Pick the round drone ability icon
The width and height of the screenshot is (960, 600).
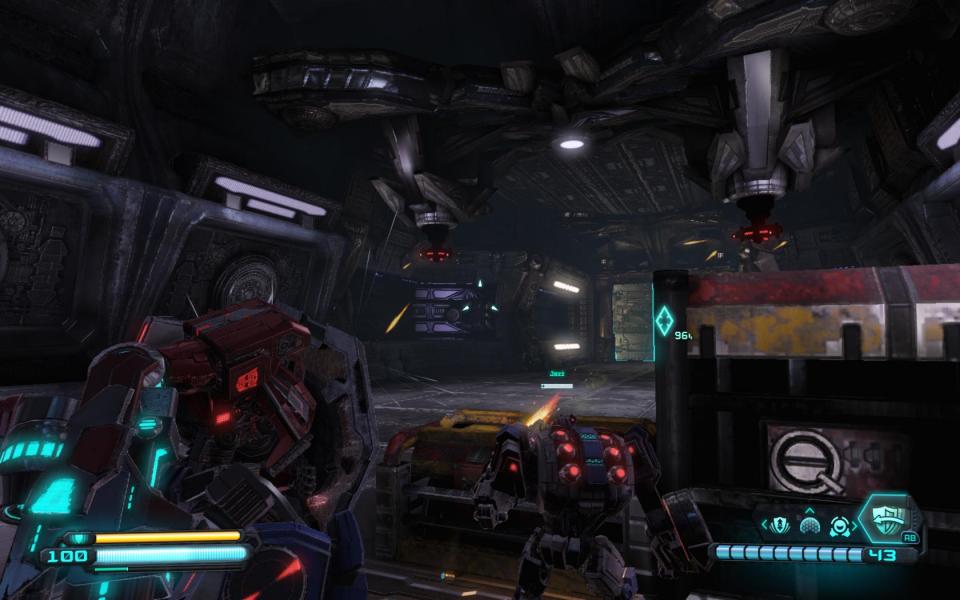click(x=838, y=525)
